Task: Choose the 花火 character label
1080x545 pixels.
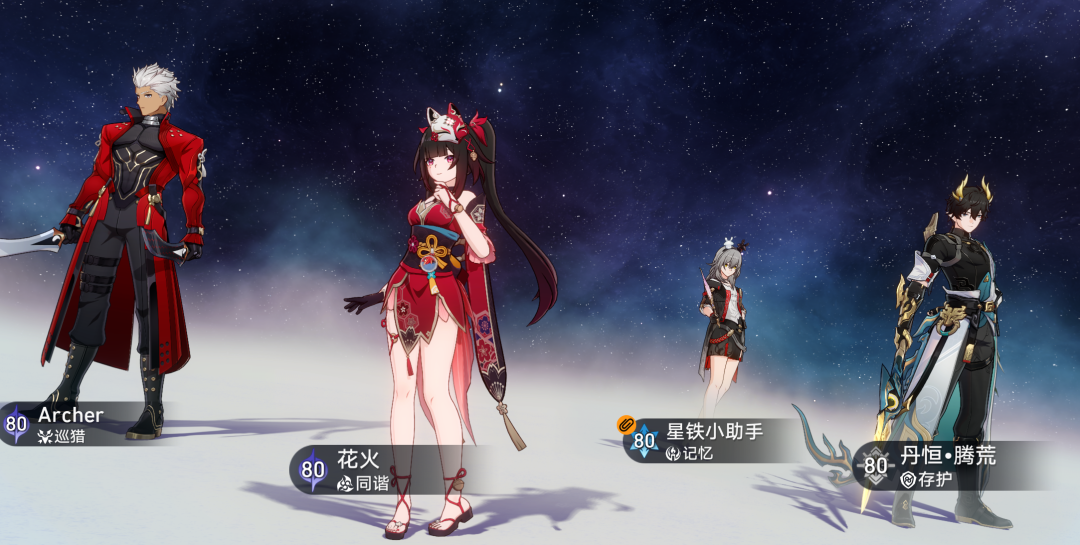Action: pyautogui.click(x=360, y=470)
